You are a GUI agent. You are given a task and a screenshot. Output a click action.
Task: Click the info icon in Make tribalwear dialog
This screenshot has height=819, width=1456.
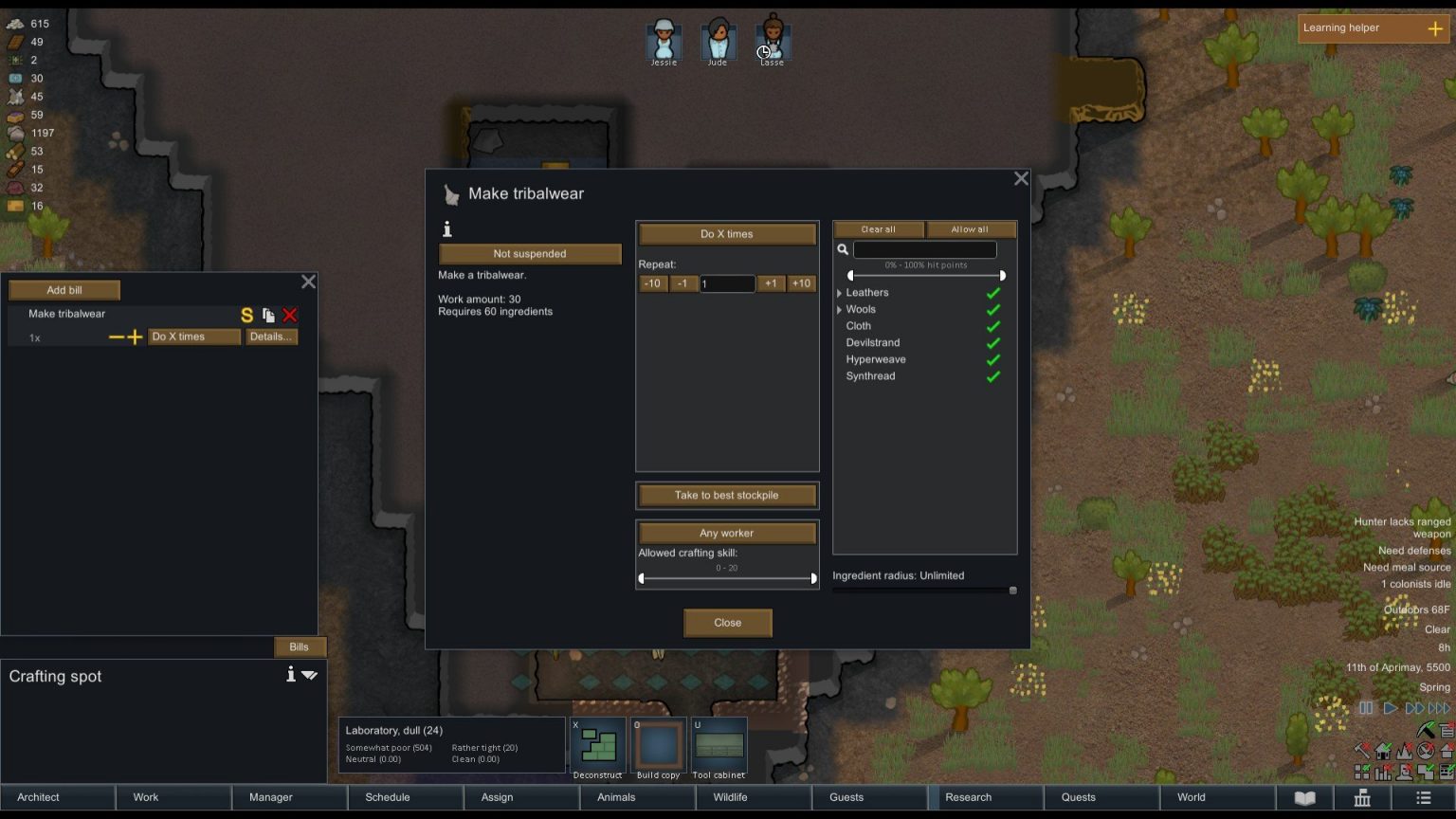click(x=446, y=229)
